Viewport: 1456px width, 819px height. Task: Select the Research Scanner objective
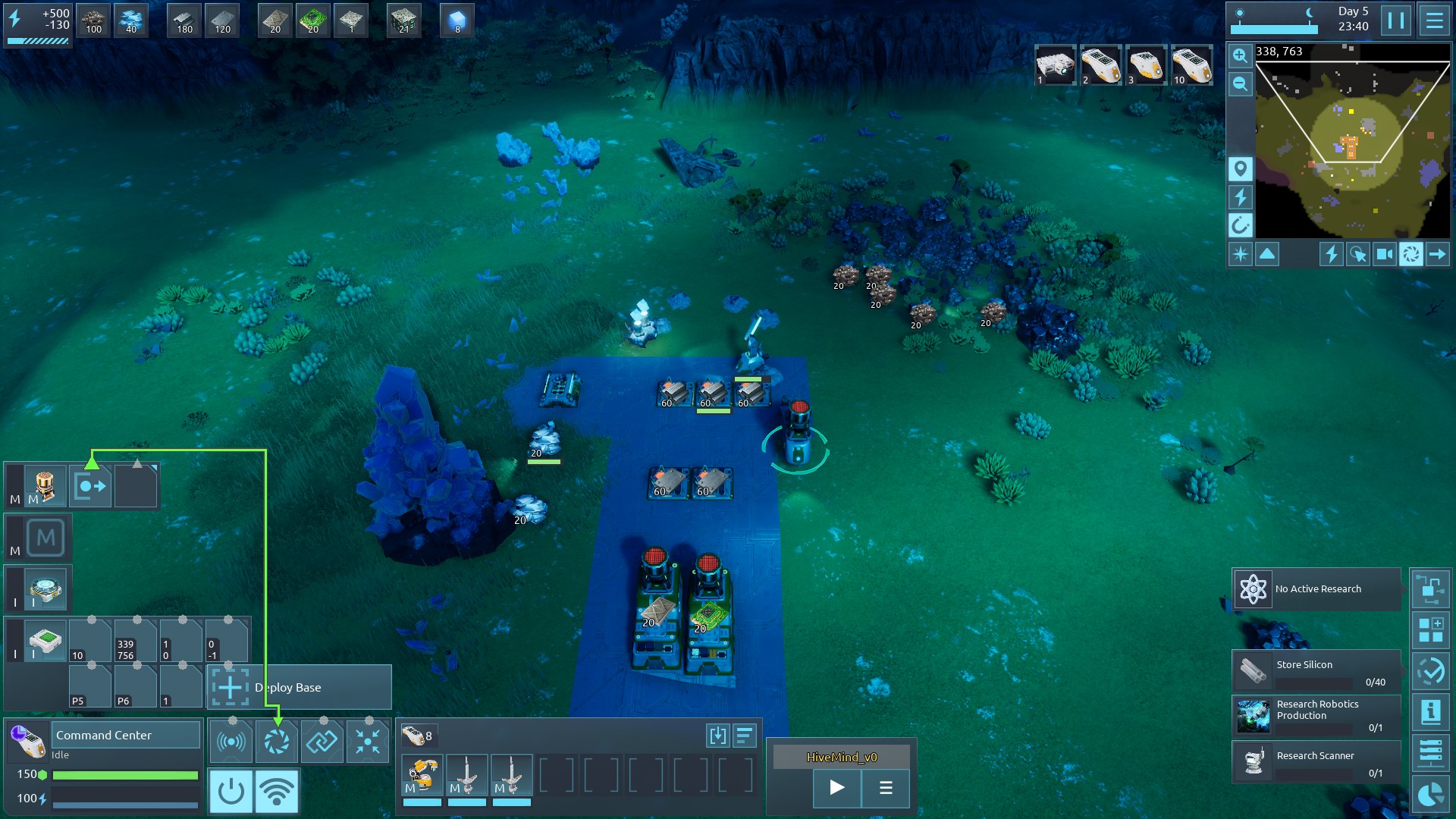pyautogui.click(x=1316, y=761)
